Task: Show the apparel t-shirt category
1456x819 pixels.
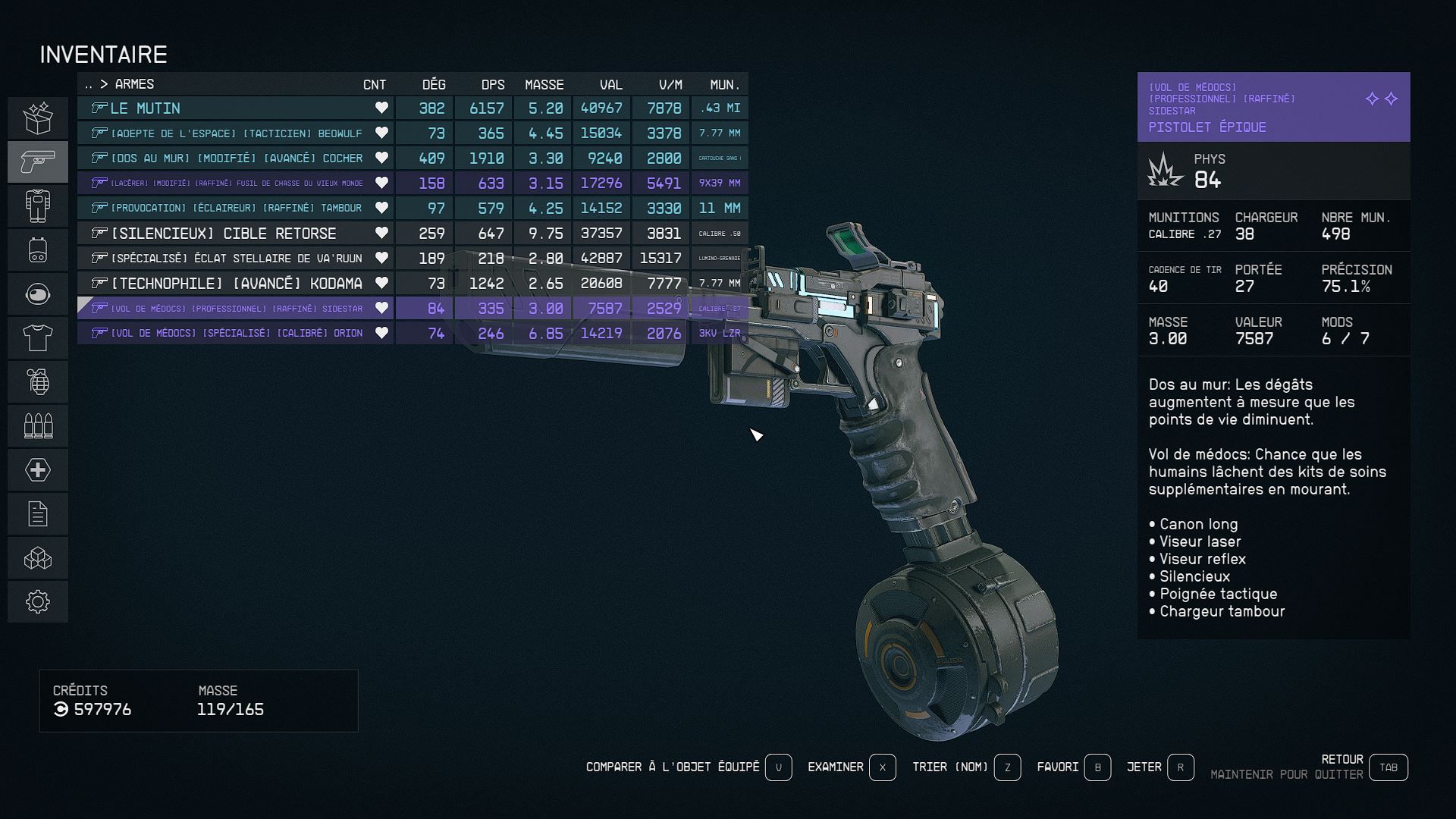Action: 38,337
